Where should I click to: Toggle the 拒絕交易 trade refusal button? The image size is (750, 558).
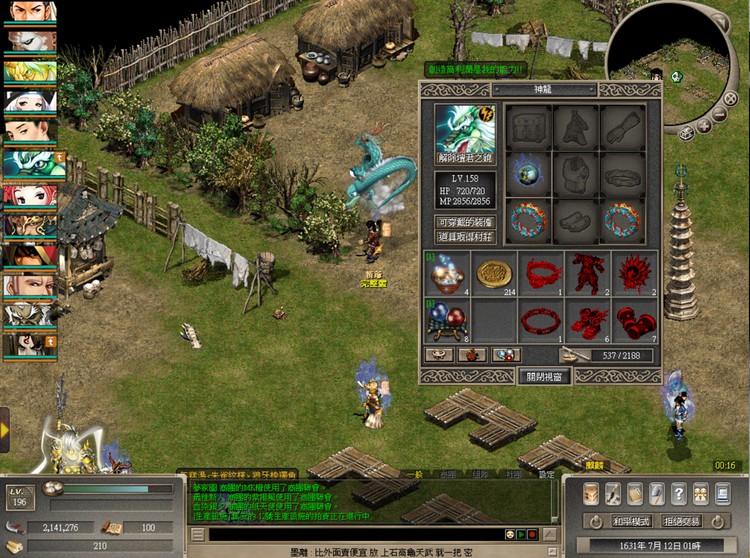tap(683, 521)
